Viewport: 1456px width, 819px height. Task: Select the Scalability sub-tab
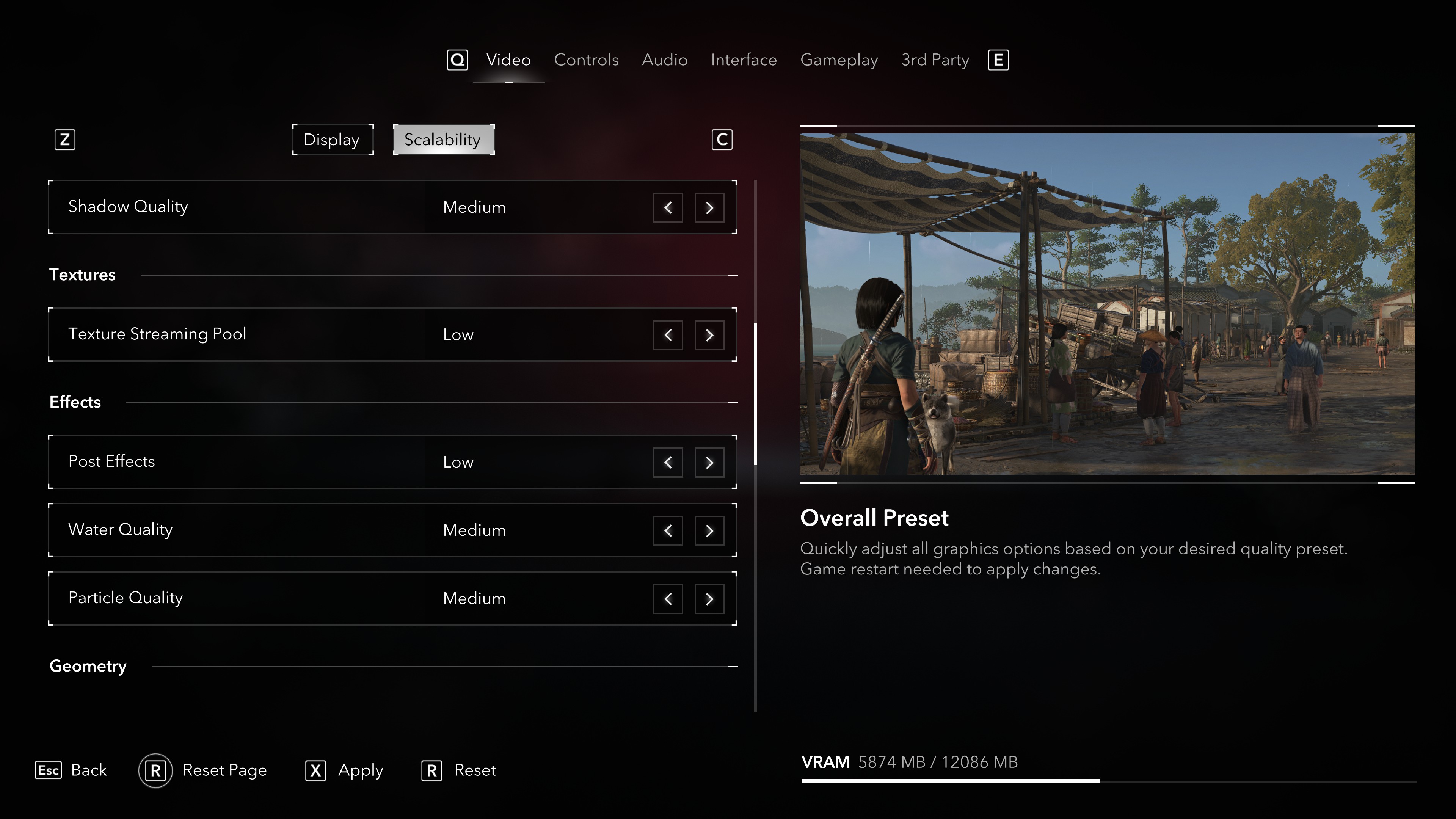443,140
